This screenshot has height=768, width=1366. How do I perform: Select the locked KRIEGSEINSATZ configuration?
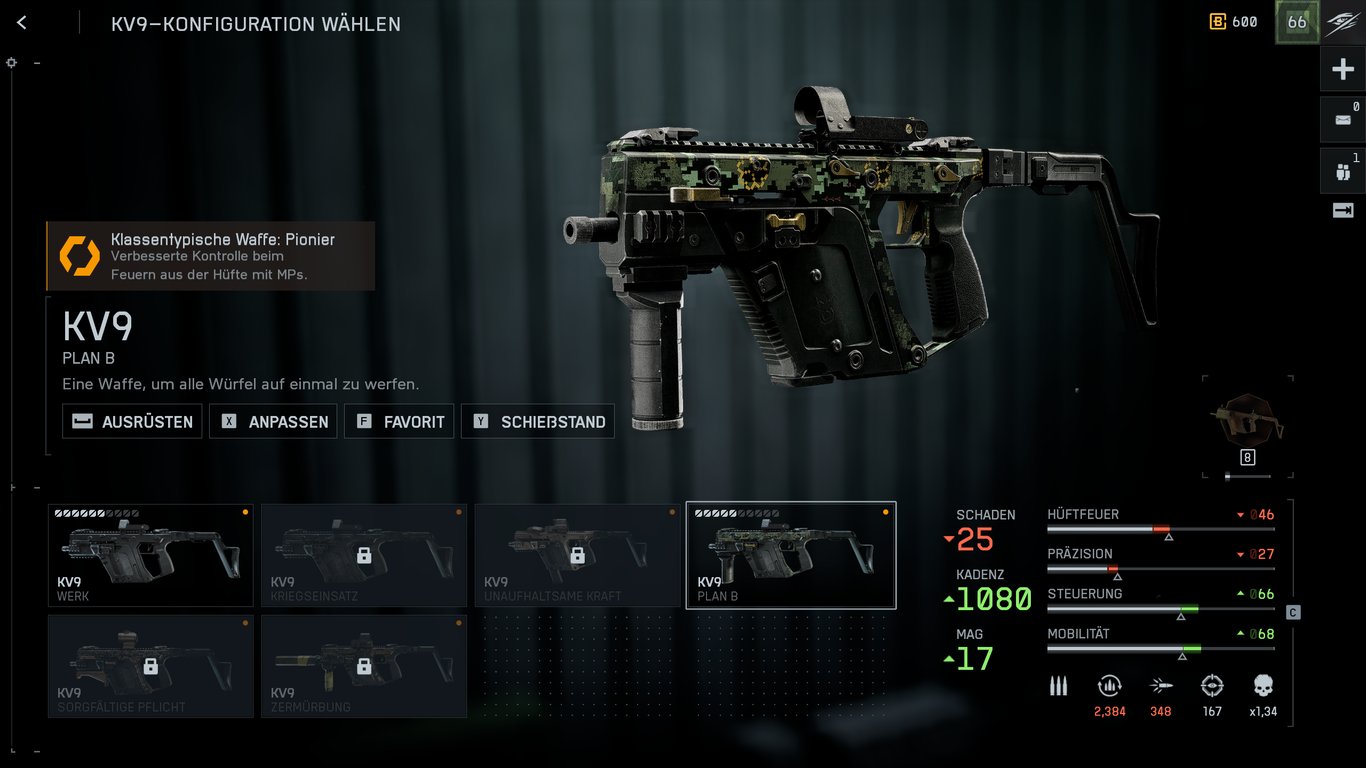tap(363, 555)
